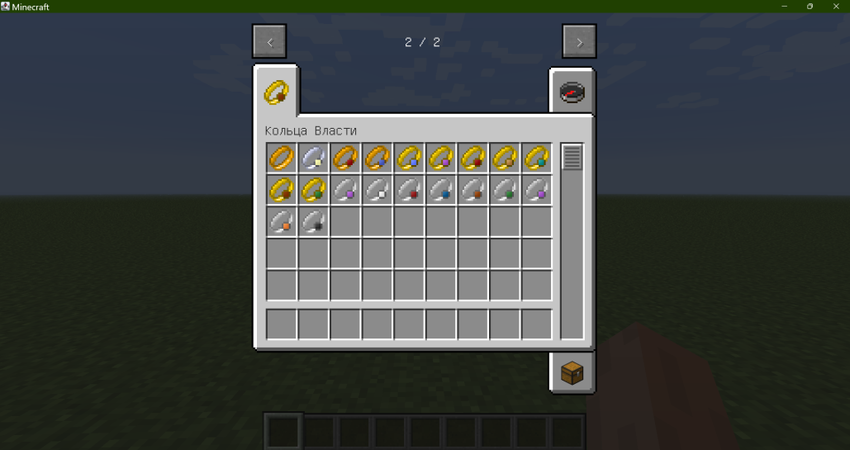Click the creative inventory scrollbar handle
850x450 pixels.
coord(572,157)
